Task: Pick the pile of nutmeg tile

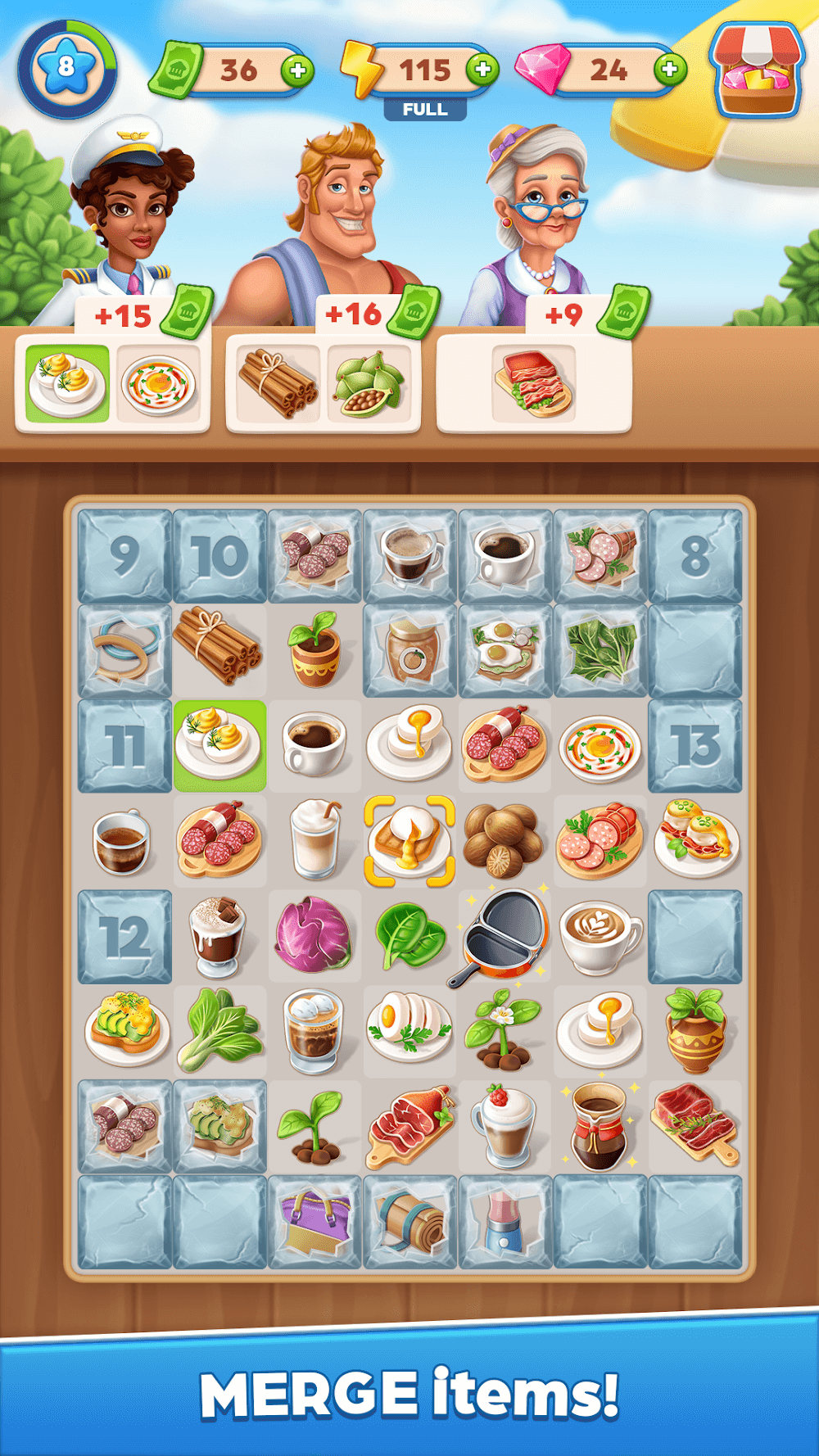Action: click(505, 841)
